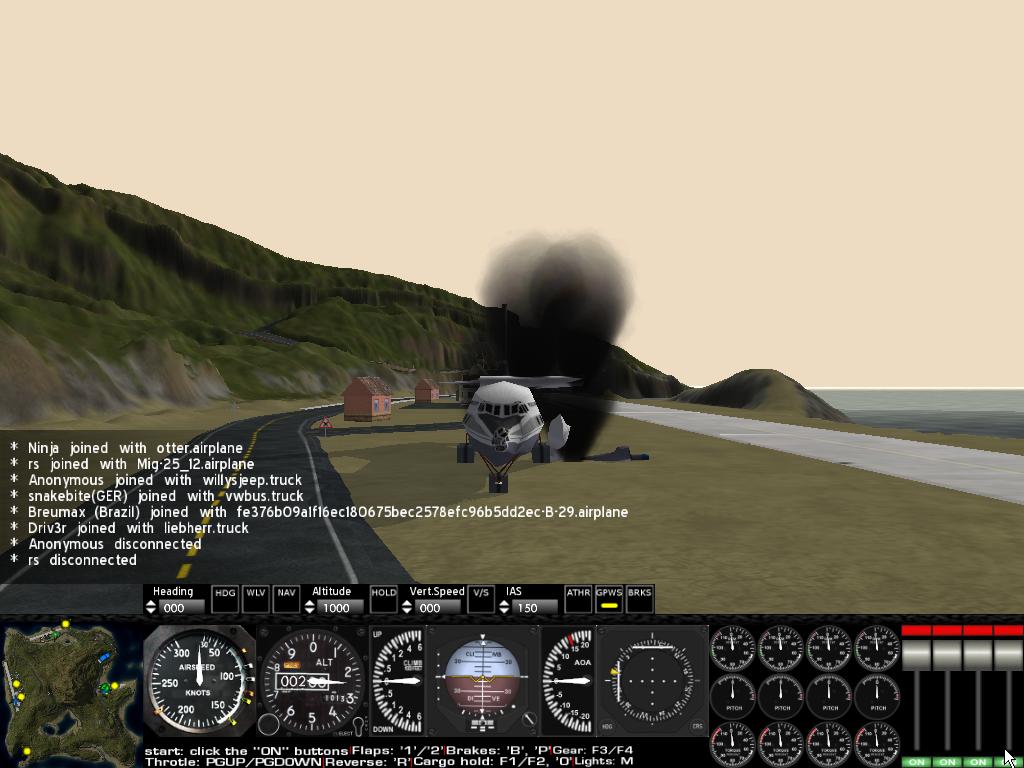
Task: Turn on altitude HOLD
Action: coord(384,598)
